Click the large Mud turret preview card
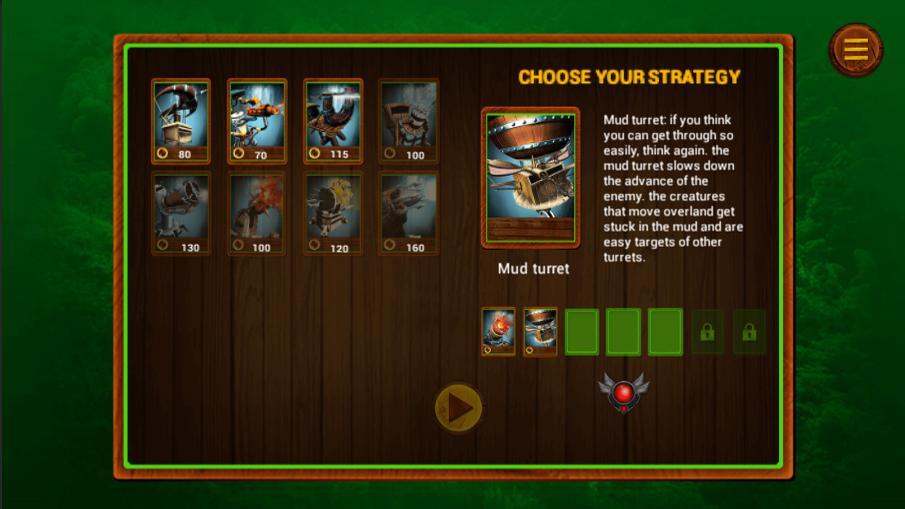 pyautogui.click(x=530, y=177)
